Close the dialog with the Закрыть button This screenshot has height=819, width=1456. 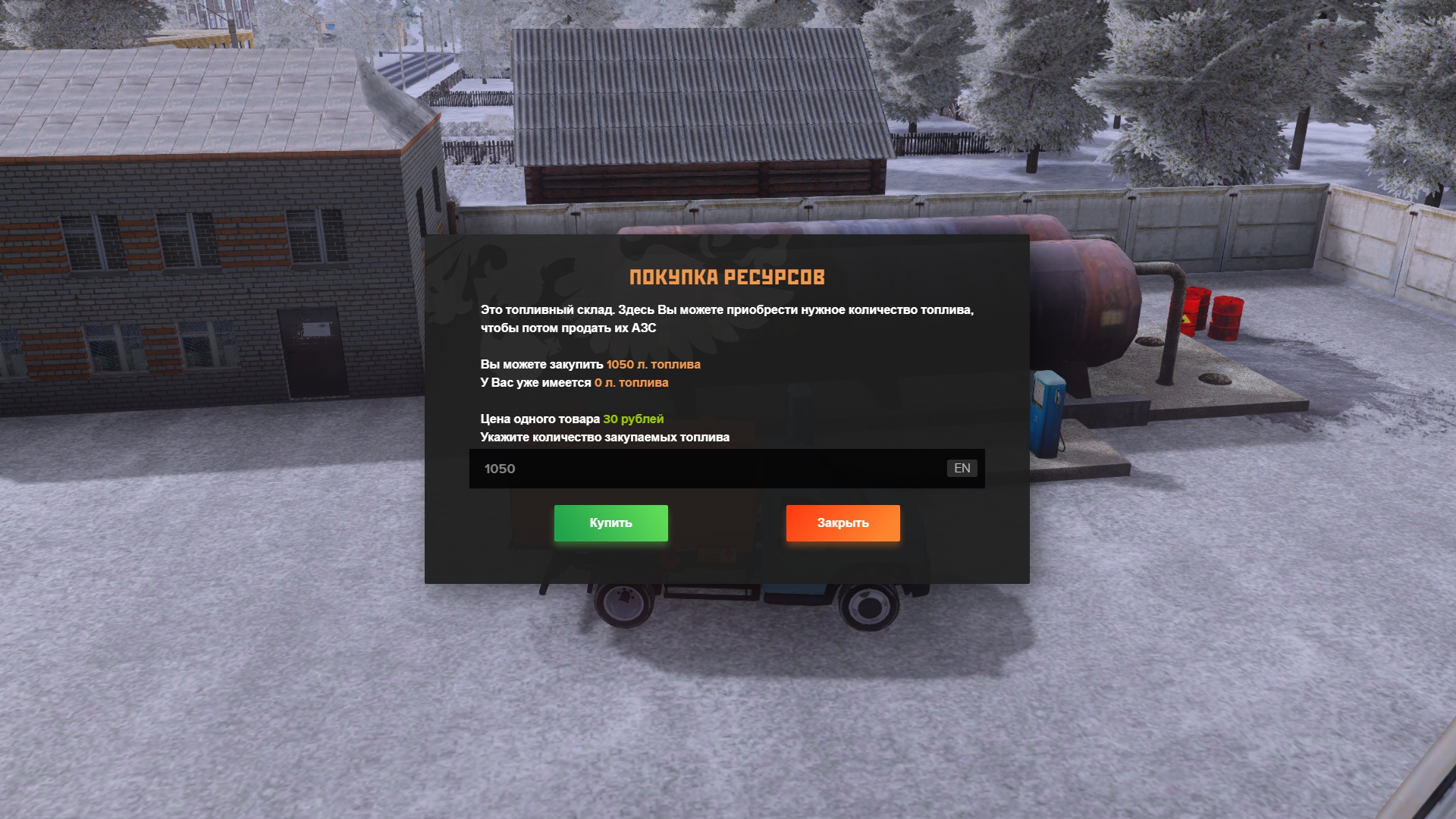pyautogui.click(x=843, y=523)
